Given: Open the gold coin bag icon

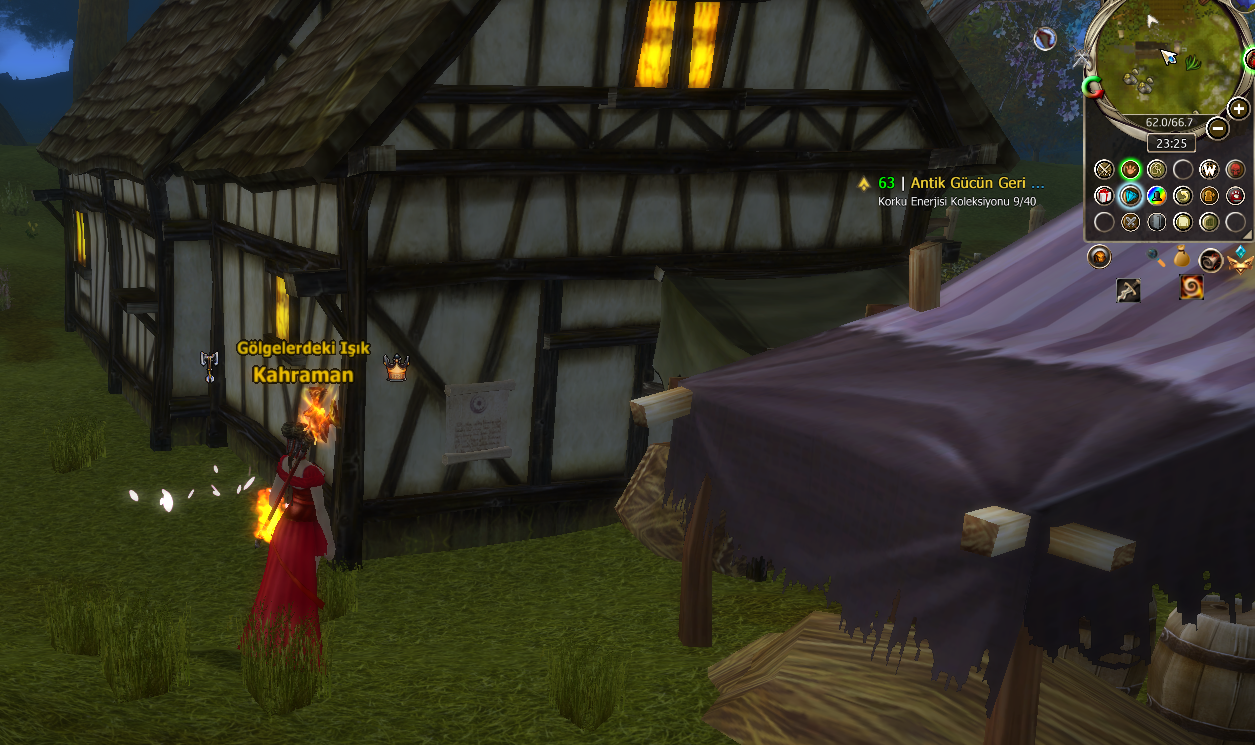Looking at the screenshot, I should [1182, 257].
